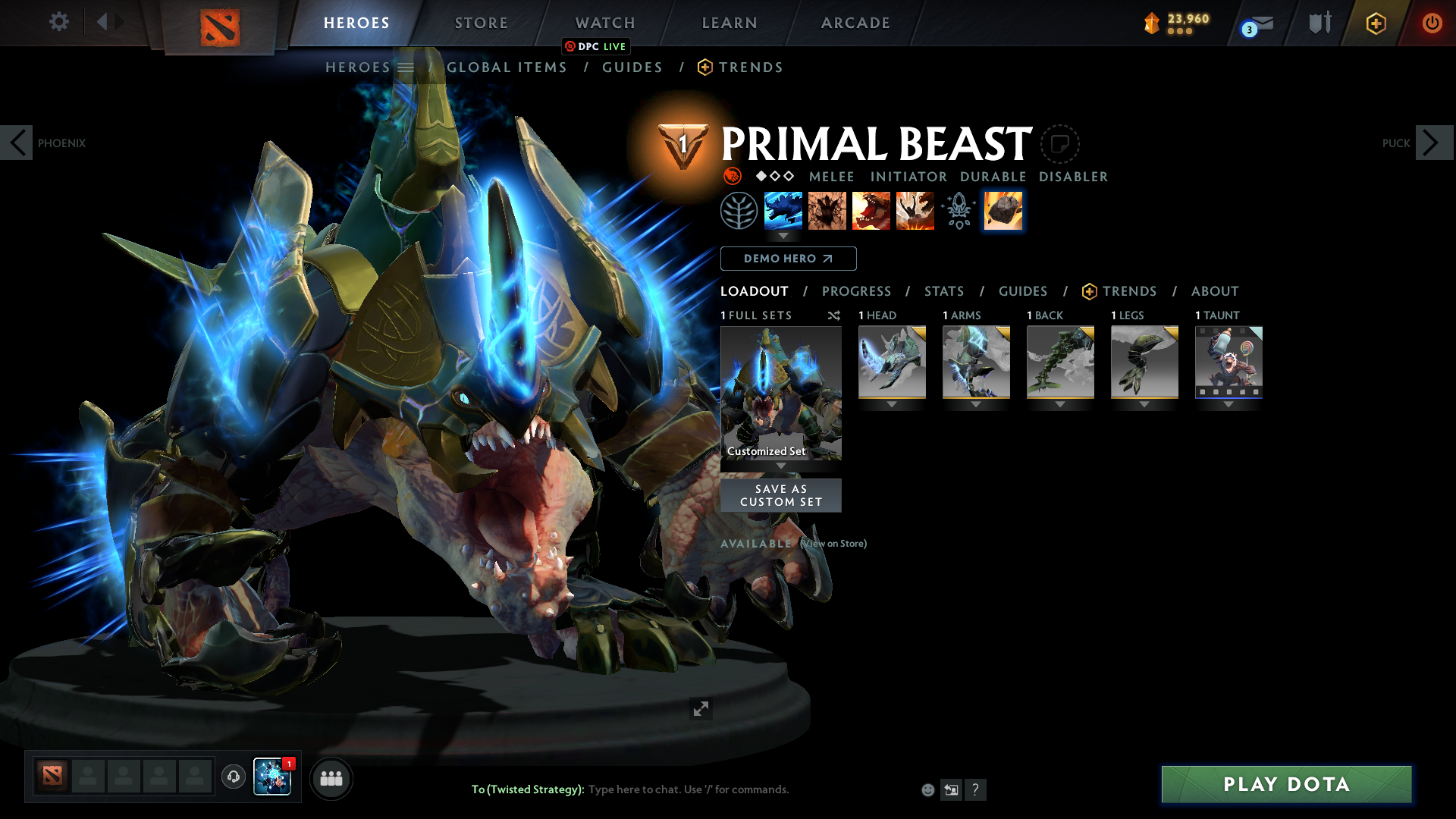1456x819 pixels.
Task: View the Aghanim's Shard upgrade icon
Action: tap(958, 211)
